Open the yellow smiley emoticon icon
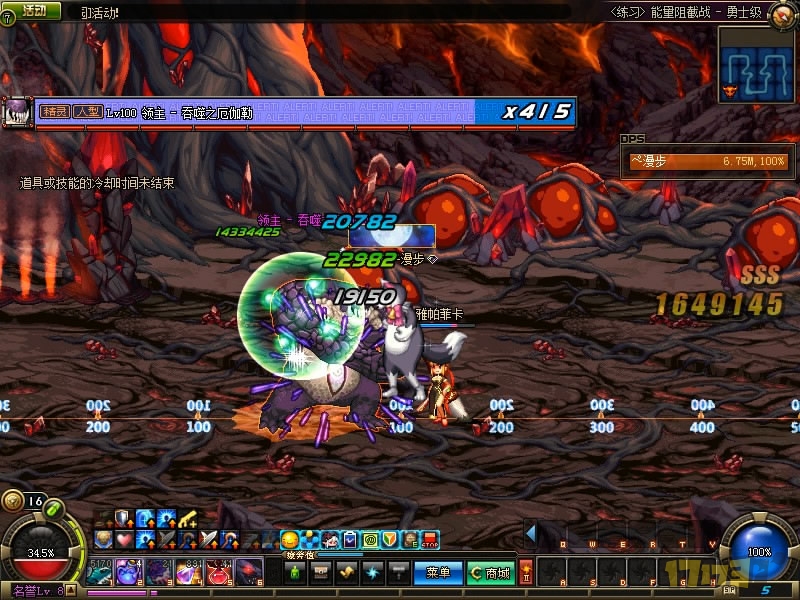Screen dimensions: 800x600 [290, 541]
